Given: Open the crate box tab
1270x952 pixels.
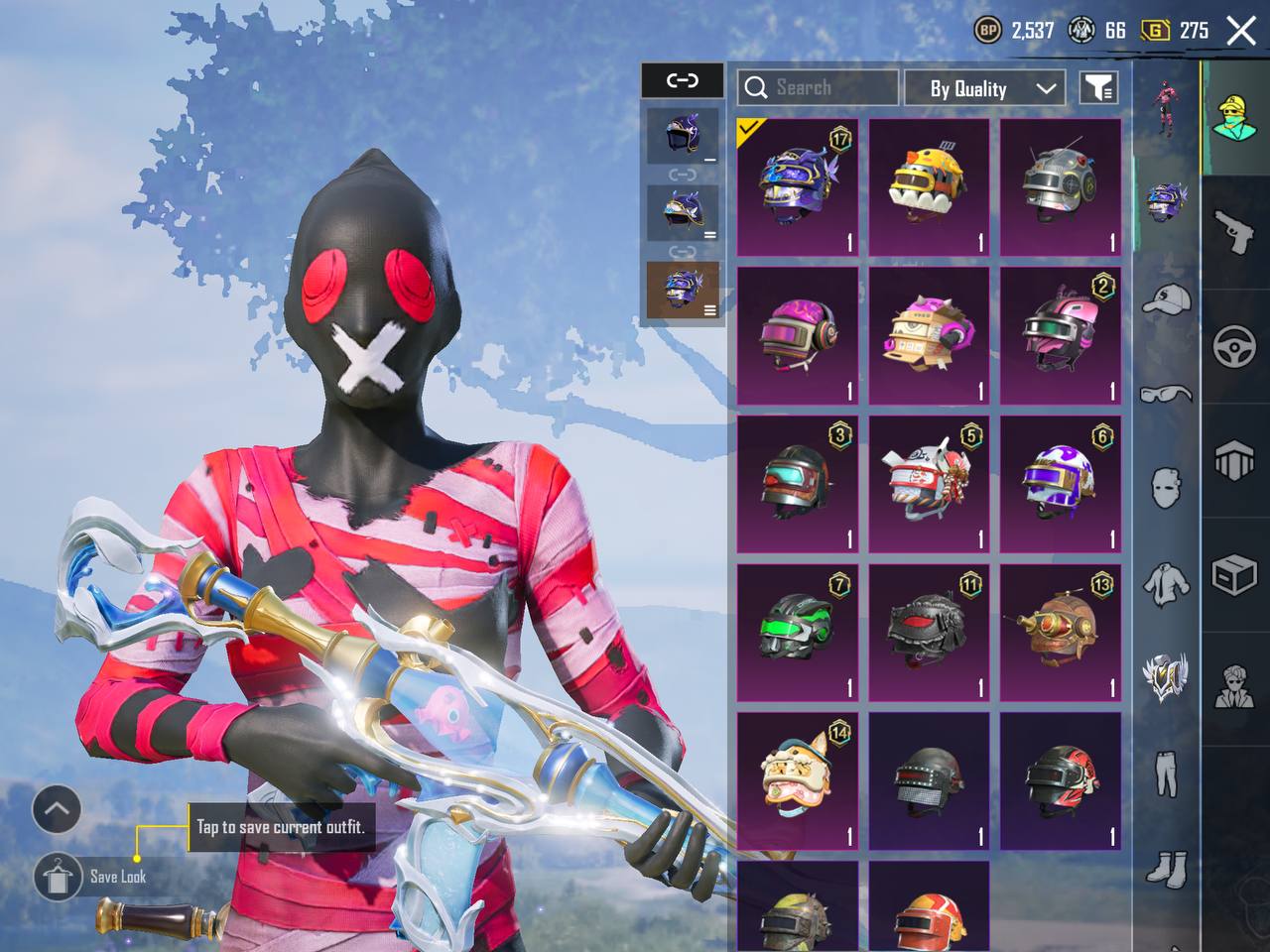Looking at the screenshot, I should pos(1235,574).
